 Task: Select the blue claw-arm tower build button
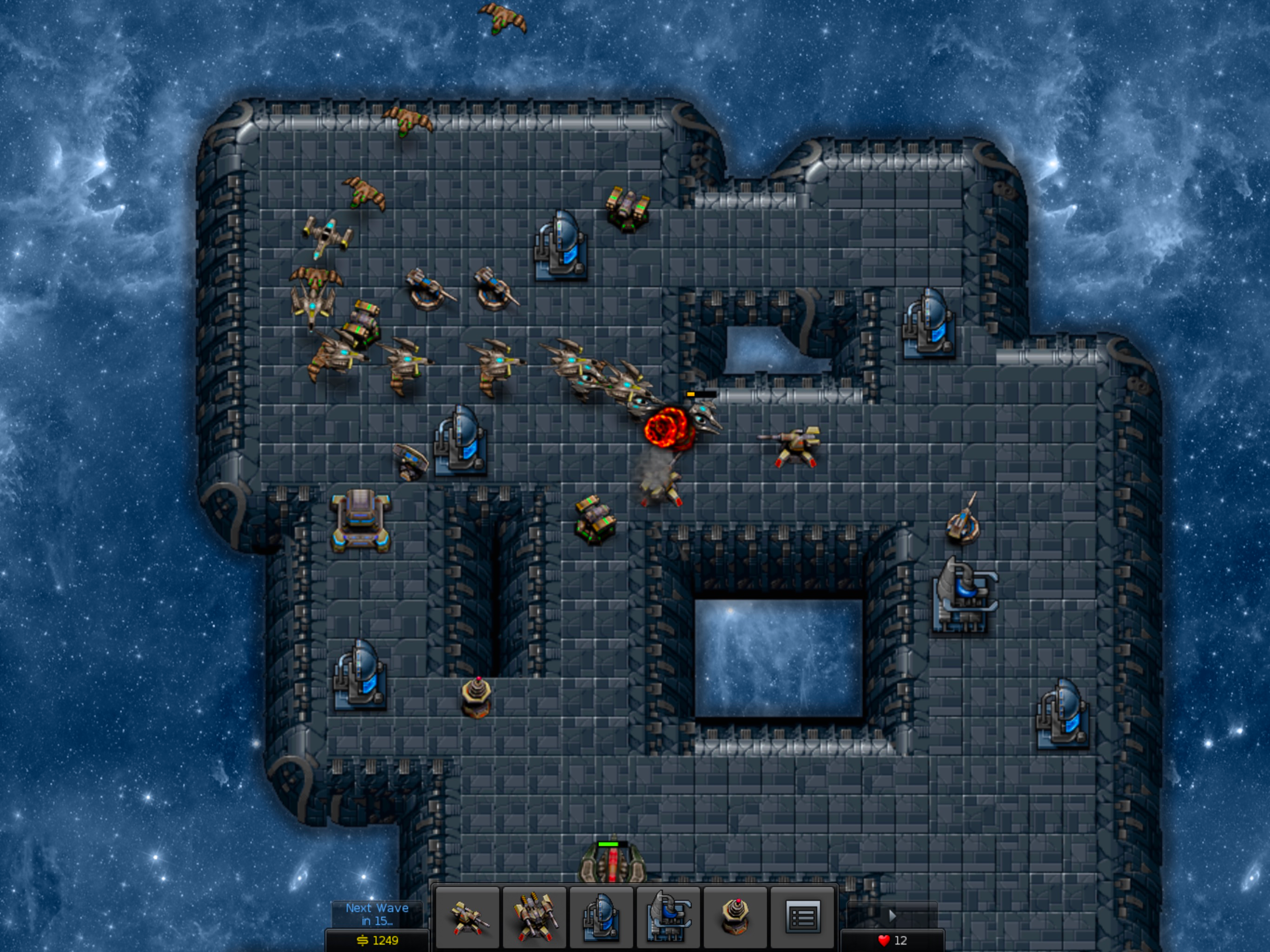click(668, 917)
